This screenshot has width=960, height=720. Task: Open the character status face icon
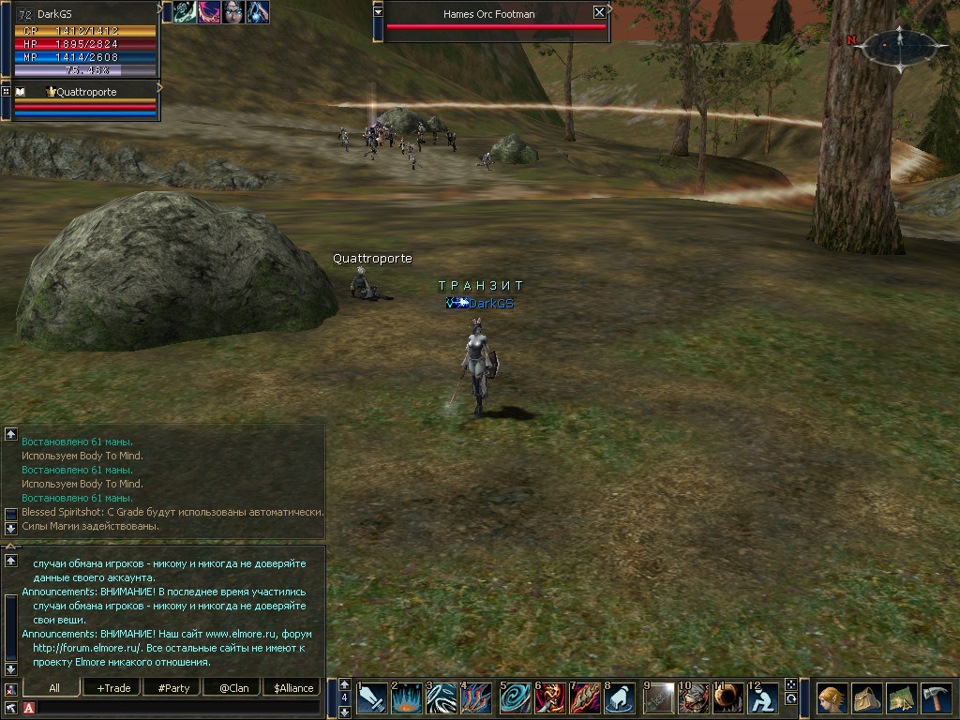tap(832, 698)
